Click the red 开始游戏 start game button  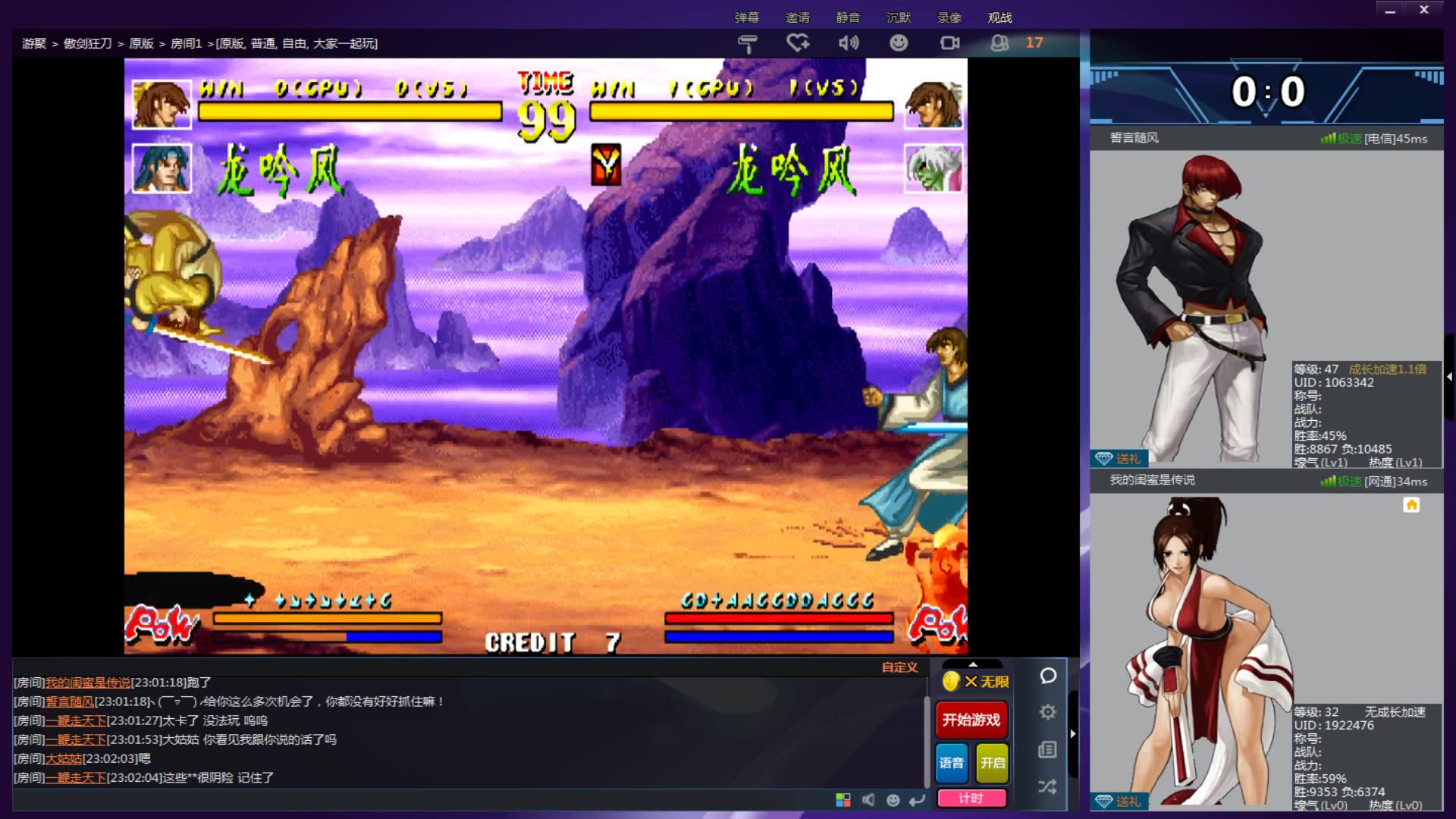point(971,720)
